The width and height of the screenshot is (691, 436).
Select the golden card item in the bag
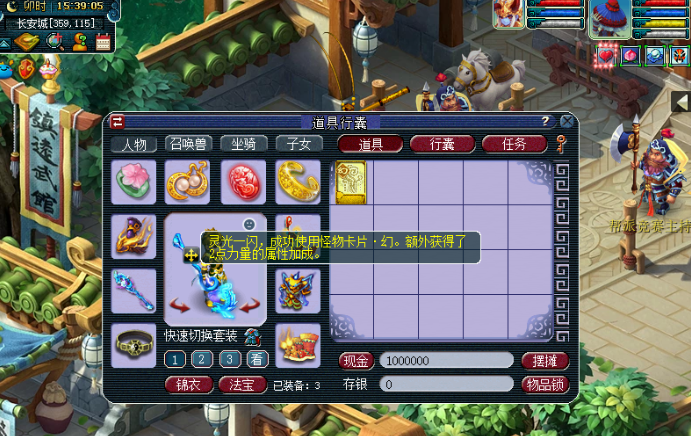351,181
